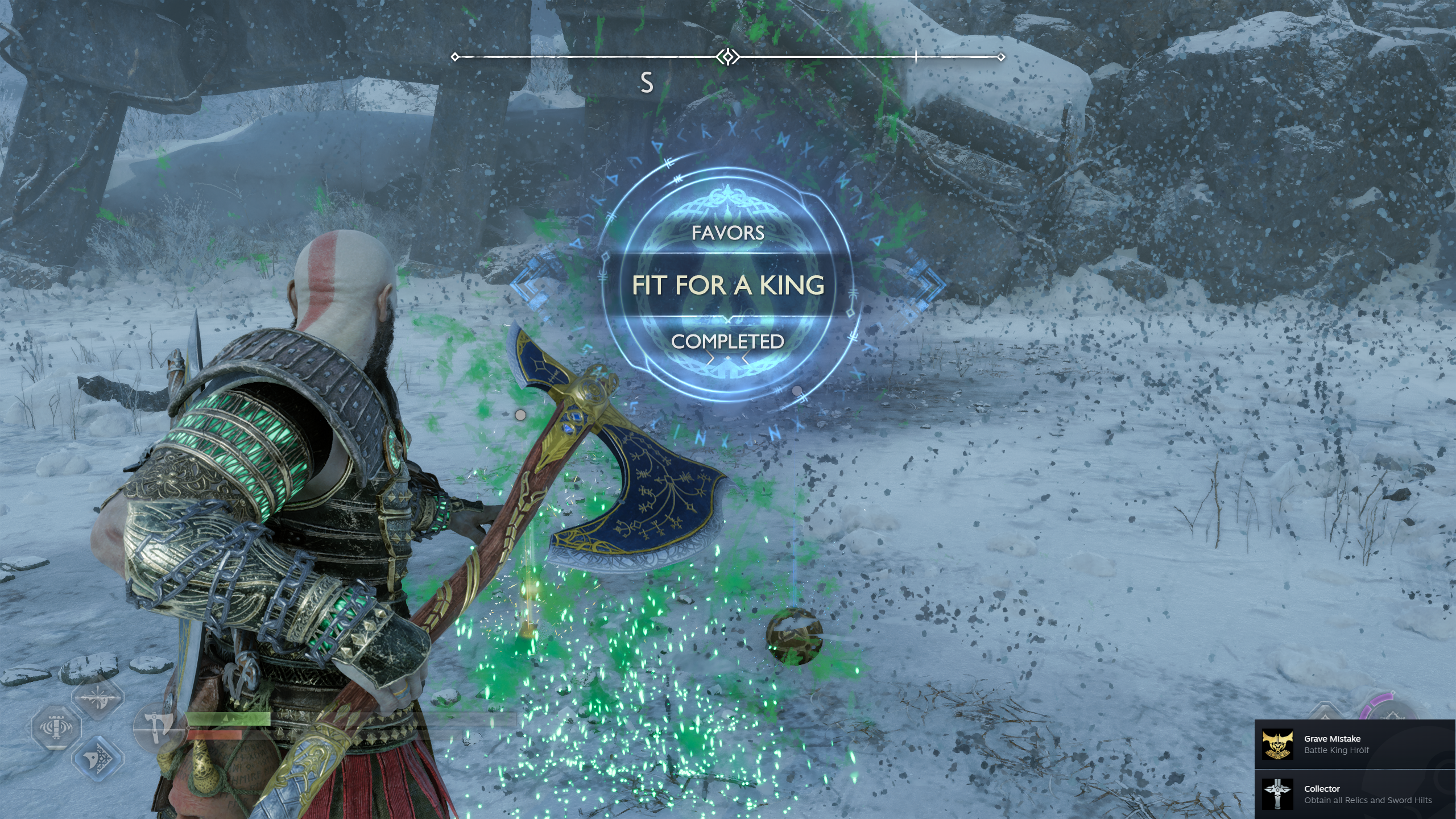Use the relic hilt icon
This screenshot has height=819, width=1456.
(x=56, y=727)
